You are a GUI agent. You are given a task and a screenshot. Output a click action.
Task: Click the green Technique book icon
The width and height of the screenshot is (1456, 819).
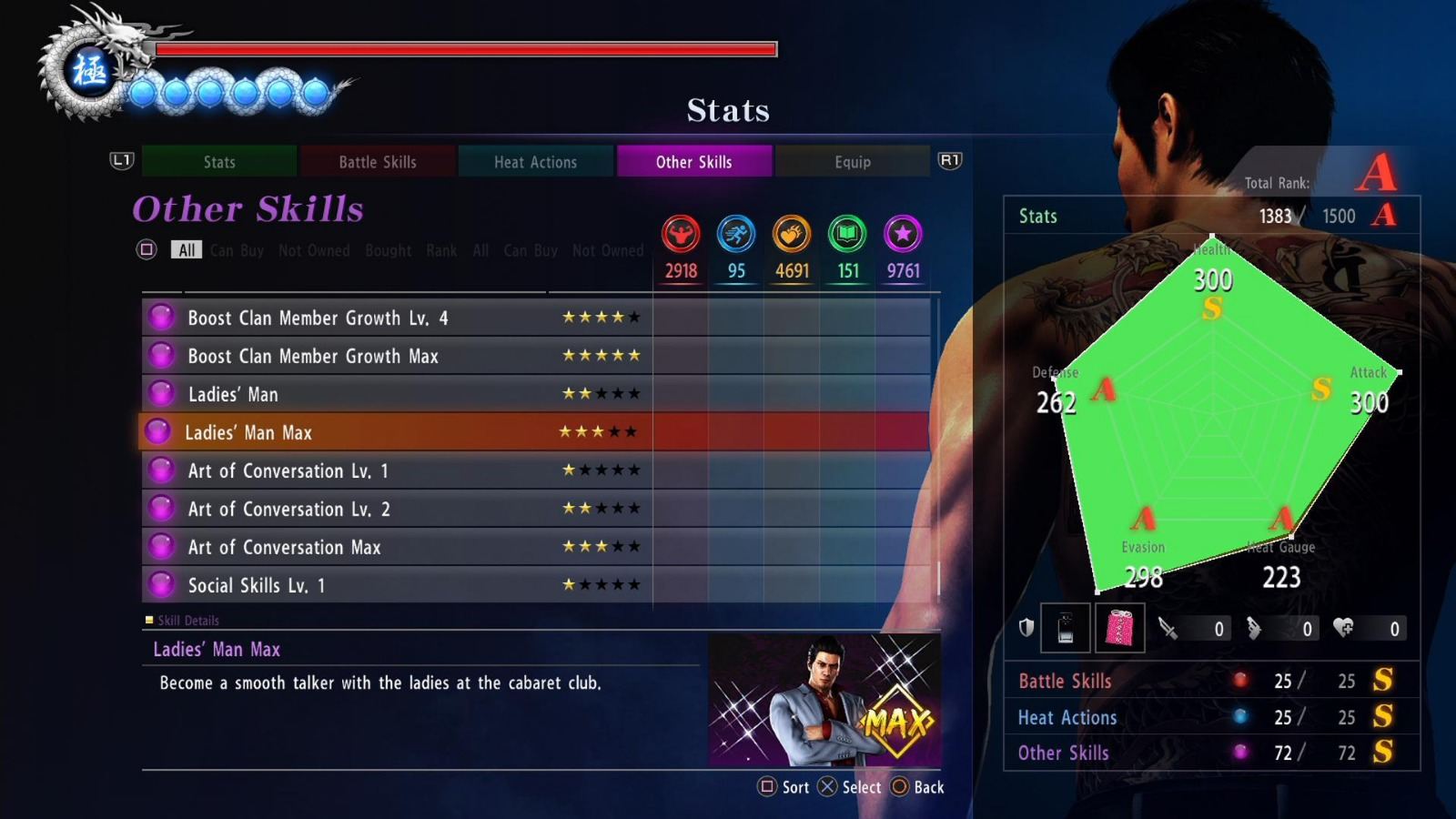(x=847, y=236)
